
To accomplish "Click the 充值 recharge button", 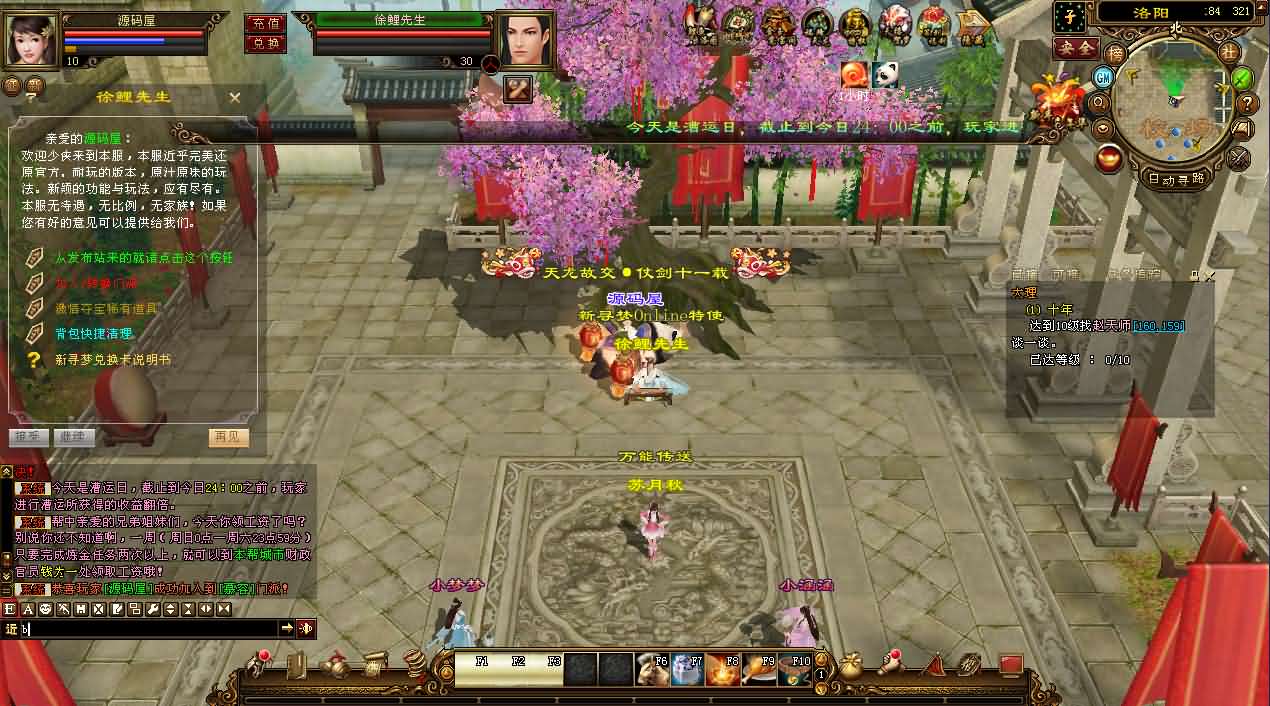I will [265, 23].
